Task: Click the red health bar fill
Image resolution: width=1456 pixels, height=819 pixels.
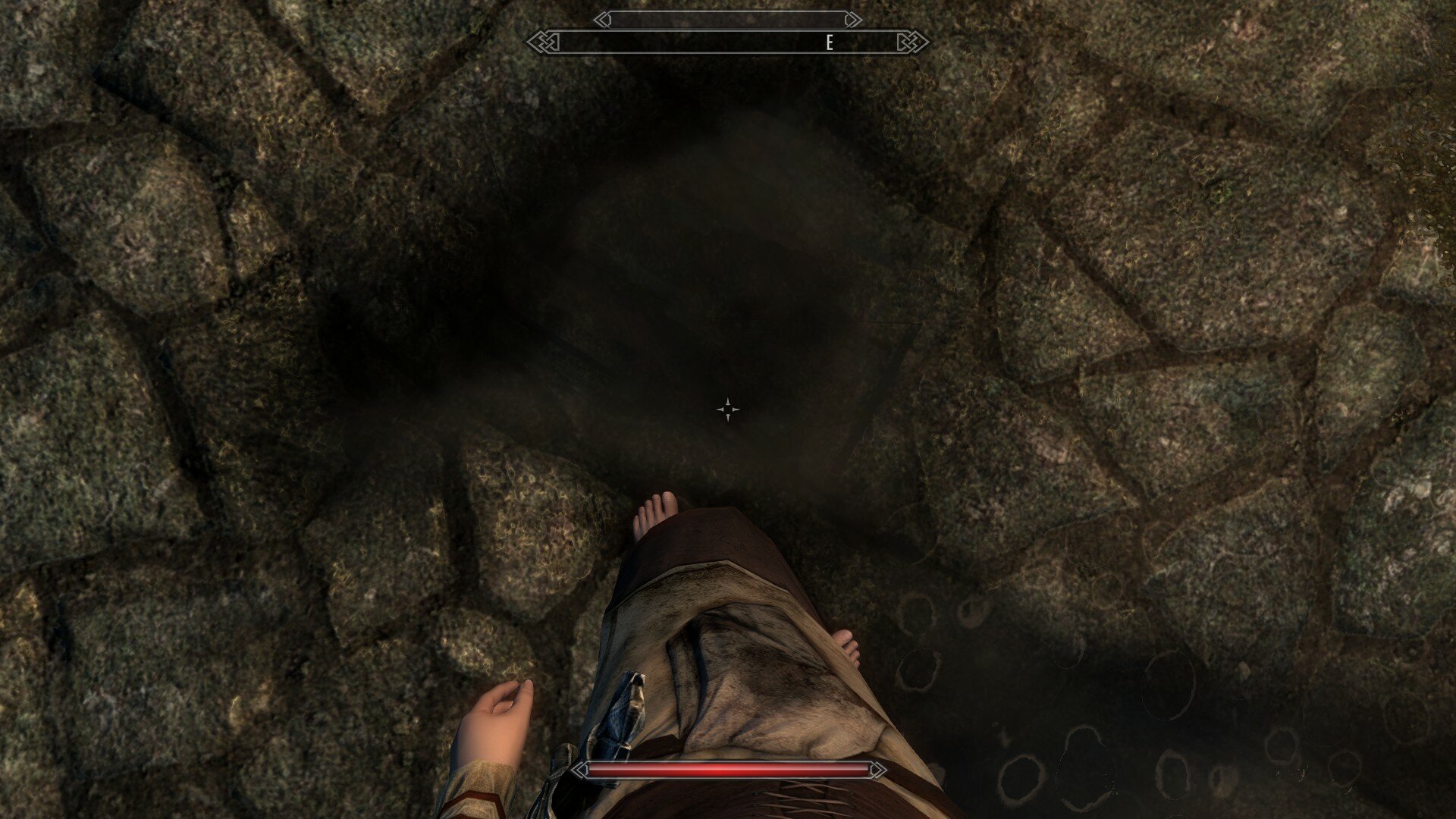Action: [x=728, y=769]
